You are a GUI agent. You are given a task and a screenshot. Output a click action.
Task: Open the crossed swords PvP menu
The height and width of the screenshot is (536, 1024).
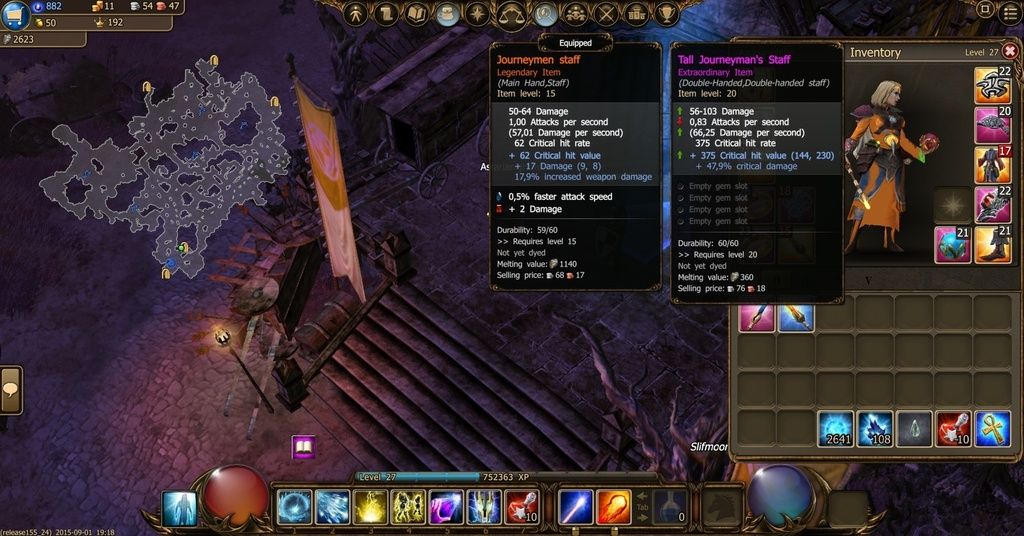point(606,14)
